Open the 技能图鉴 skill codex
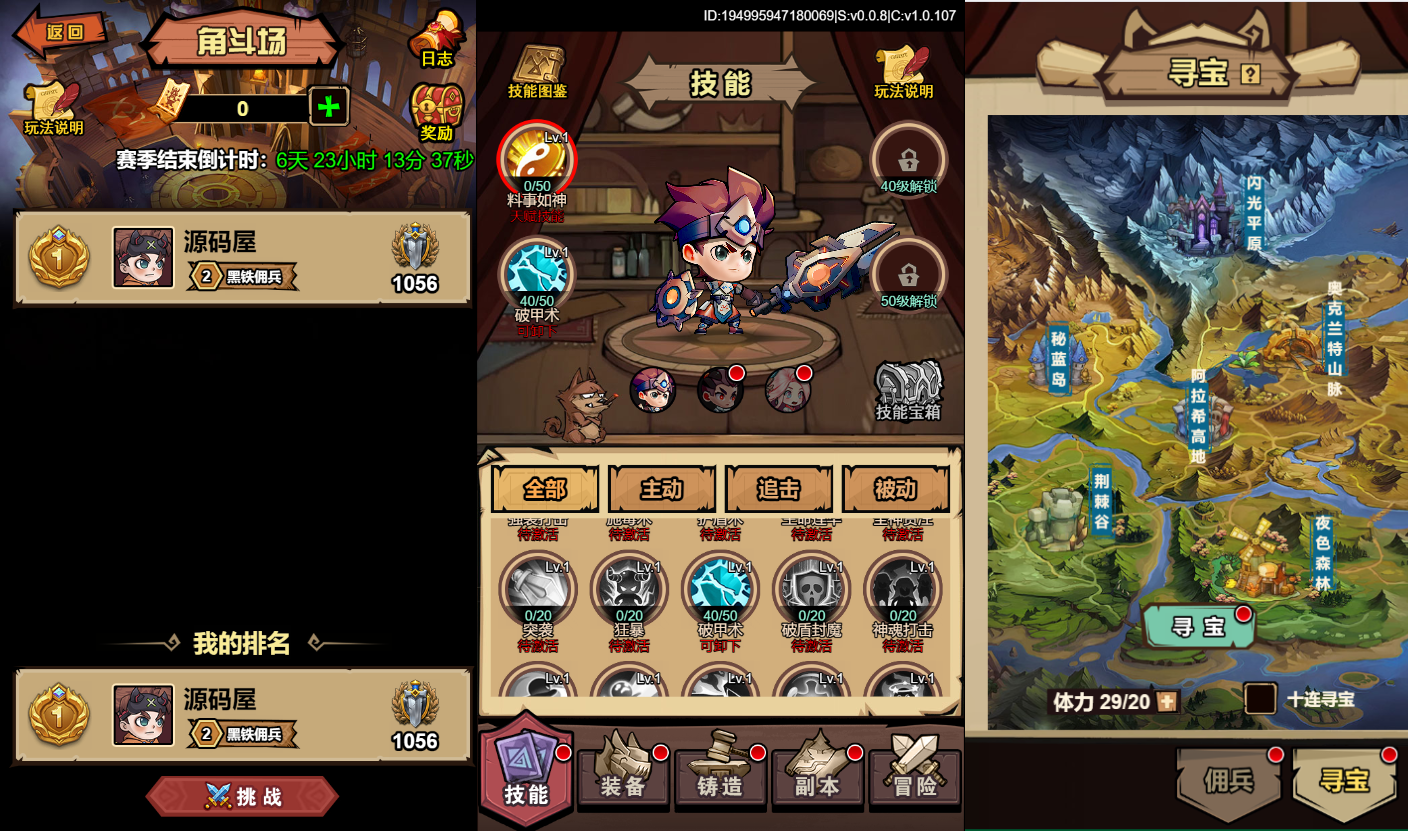Screen dimensions: 1408x831 [x=537, y=72]
